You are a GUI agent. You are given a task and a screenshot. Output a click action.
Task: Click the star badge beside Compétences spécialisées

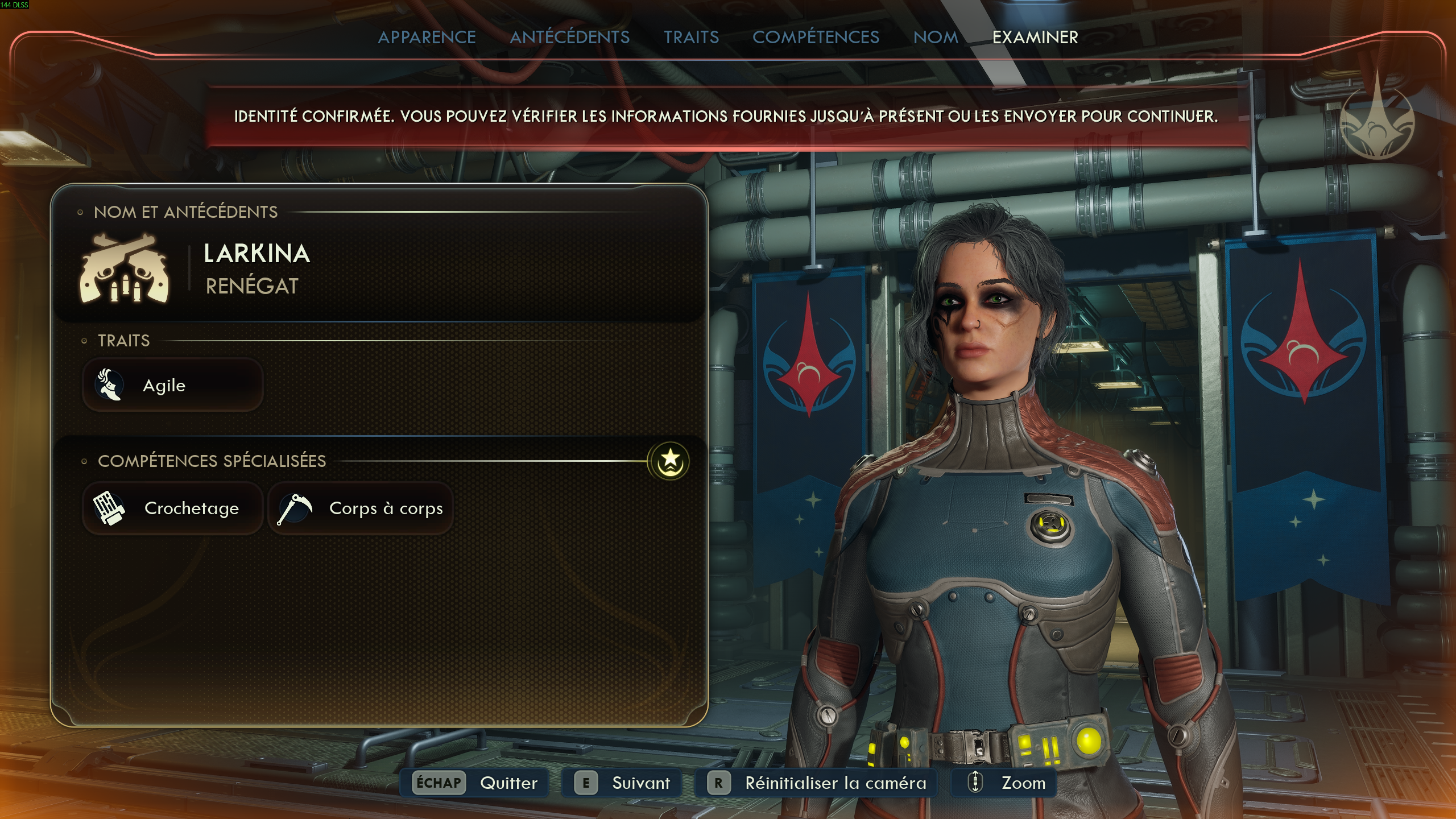[669, 460]
